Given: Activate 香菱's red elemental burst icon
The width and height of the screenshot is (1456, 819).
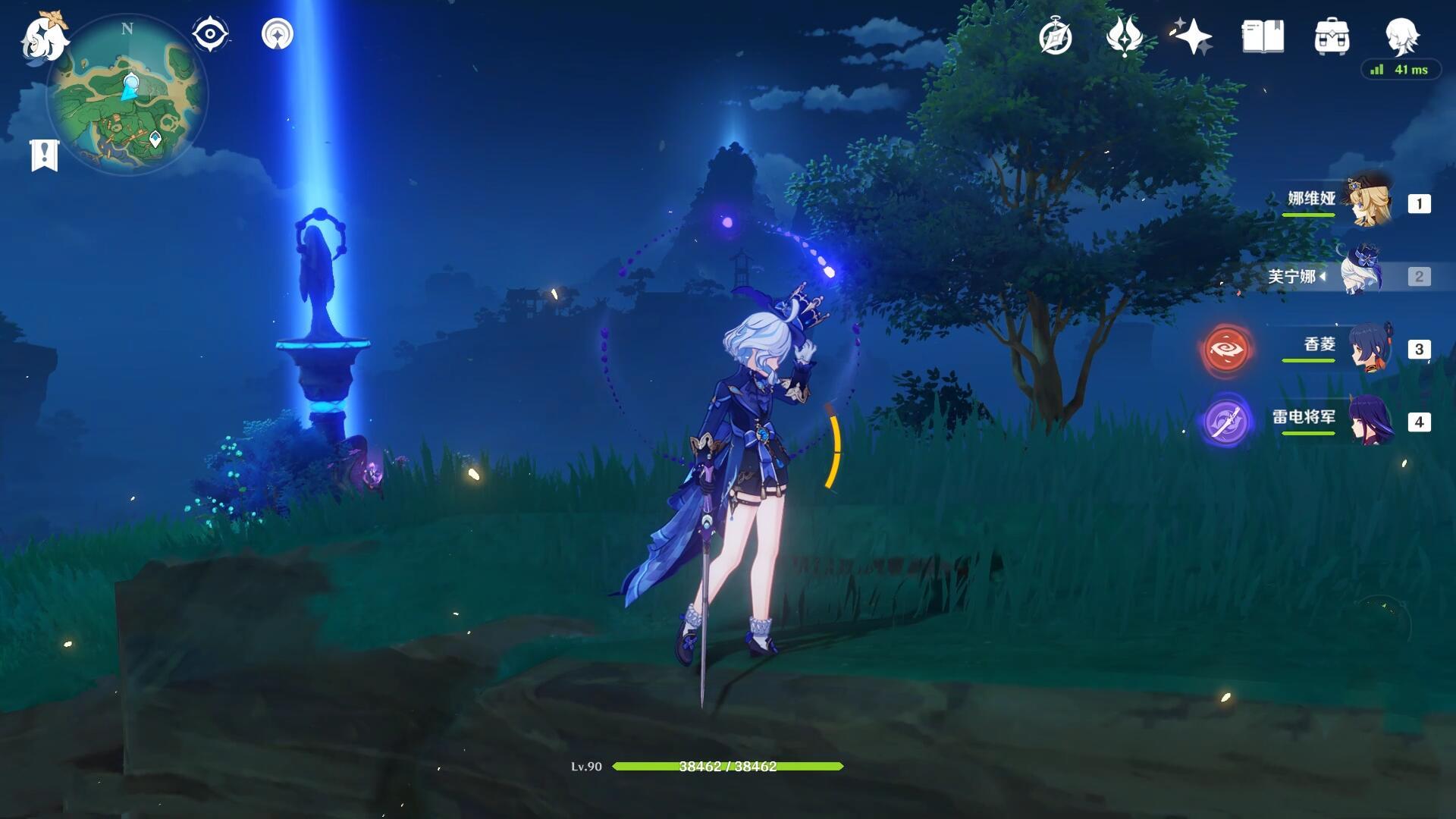Looking at the screenshot, I should [1226, 349].
